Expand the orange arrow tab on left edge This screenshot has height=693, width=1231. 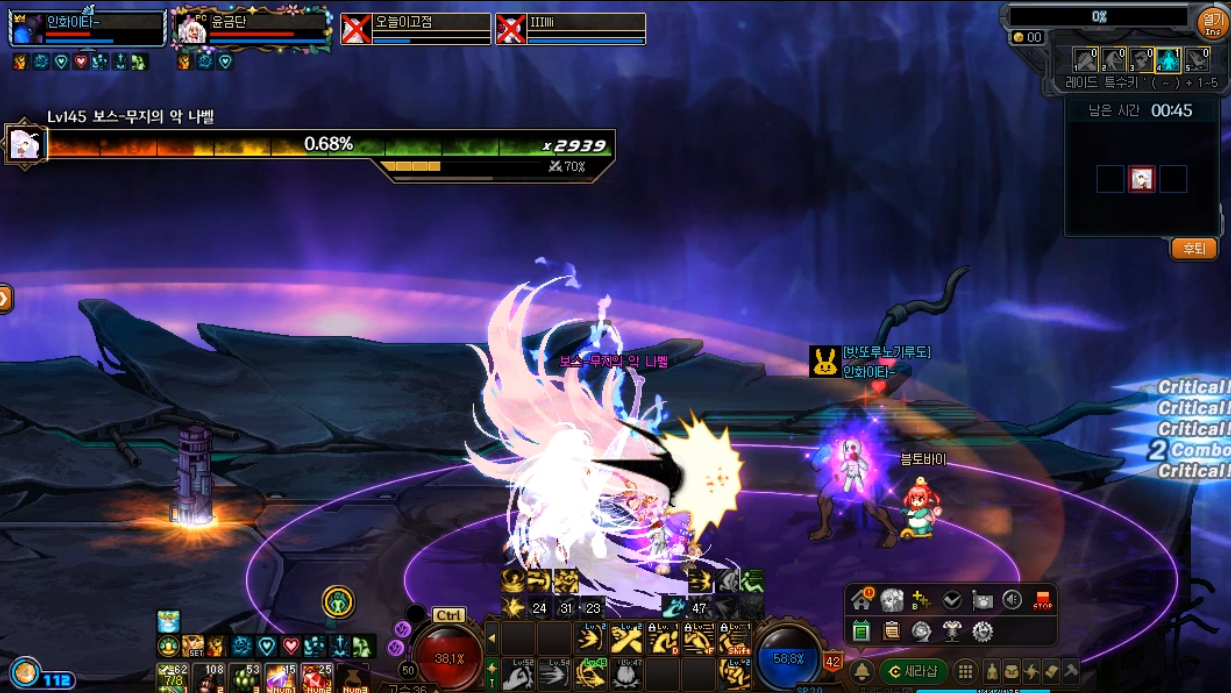coord(5,298)
